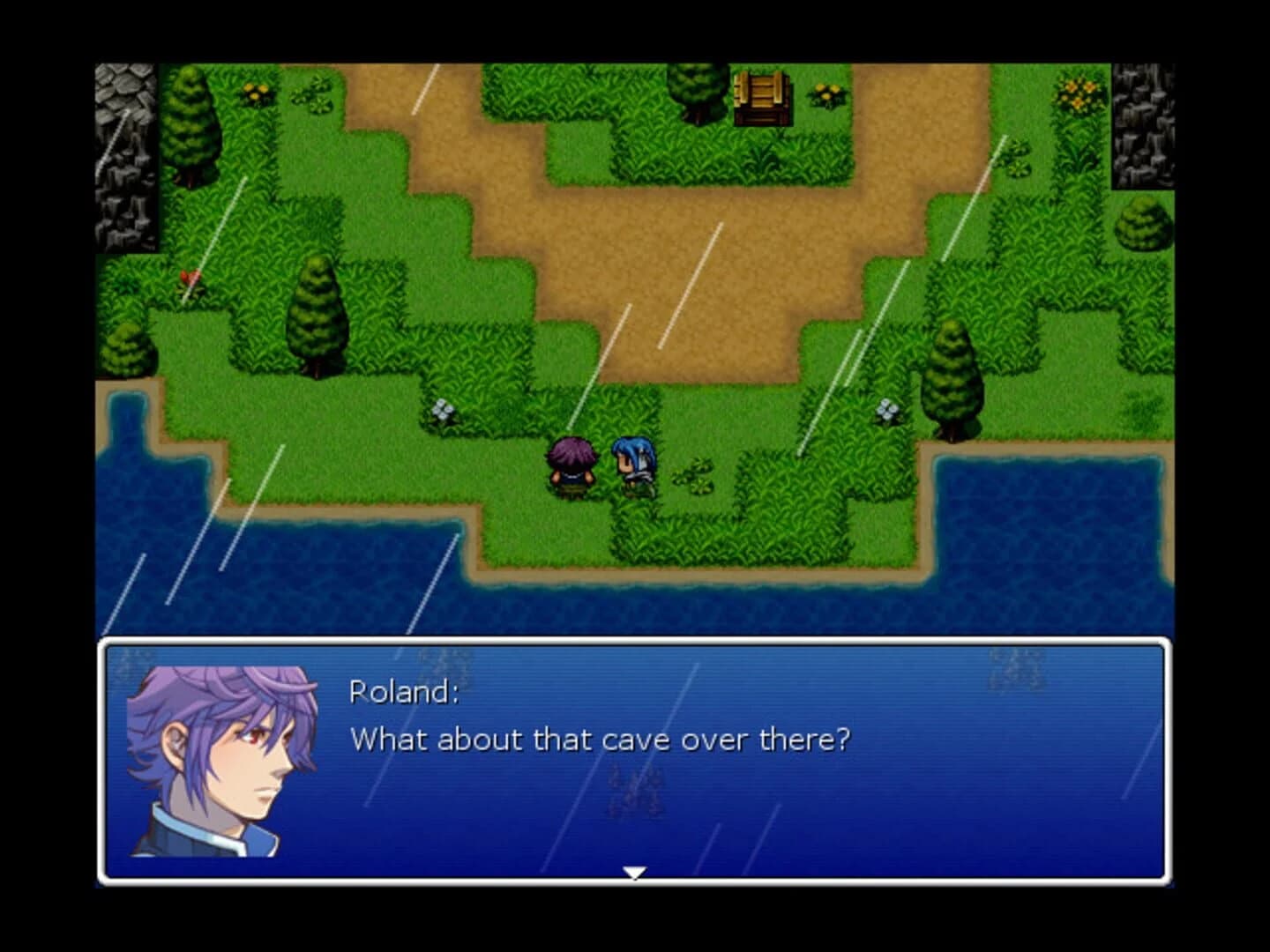Click the blue-haired companion sprite
1270x952 pixels.
(x=631, y=463)
